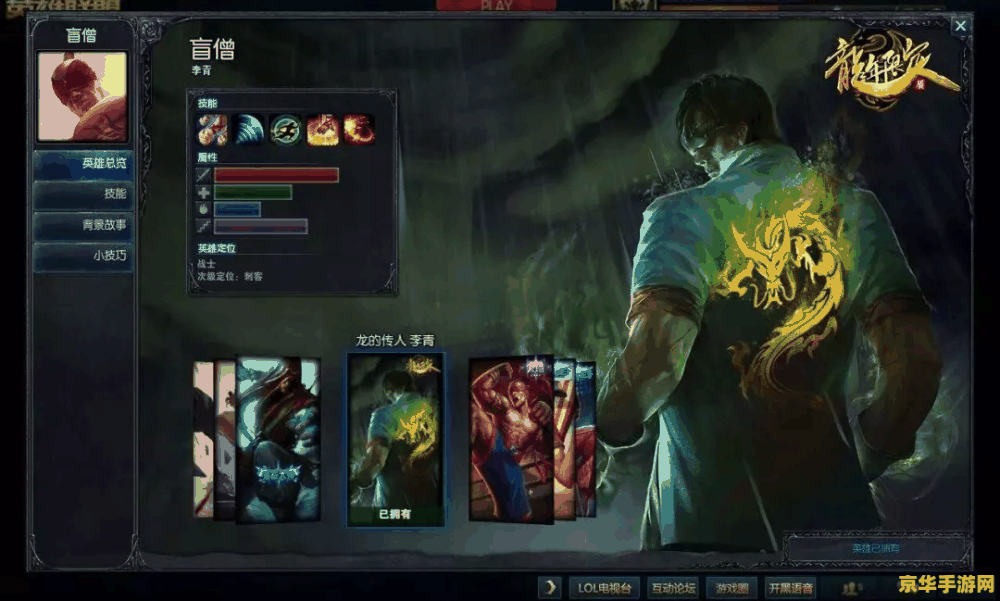Expand the bottom bar arrow button

coord(550,587)
